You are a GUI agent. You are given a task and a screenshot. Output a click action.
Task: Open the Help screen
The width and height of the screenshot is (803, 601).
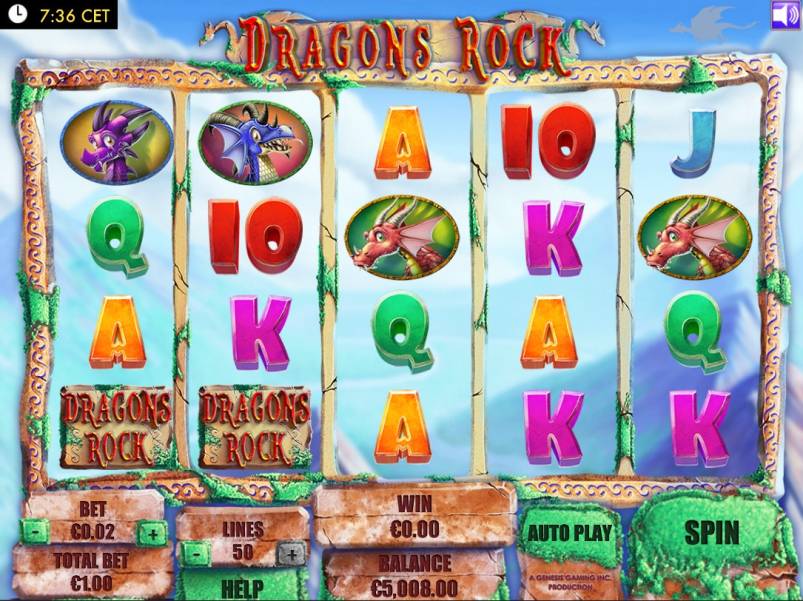tap(243, 587)
